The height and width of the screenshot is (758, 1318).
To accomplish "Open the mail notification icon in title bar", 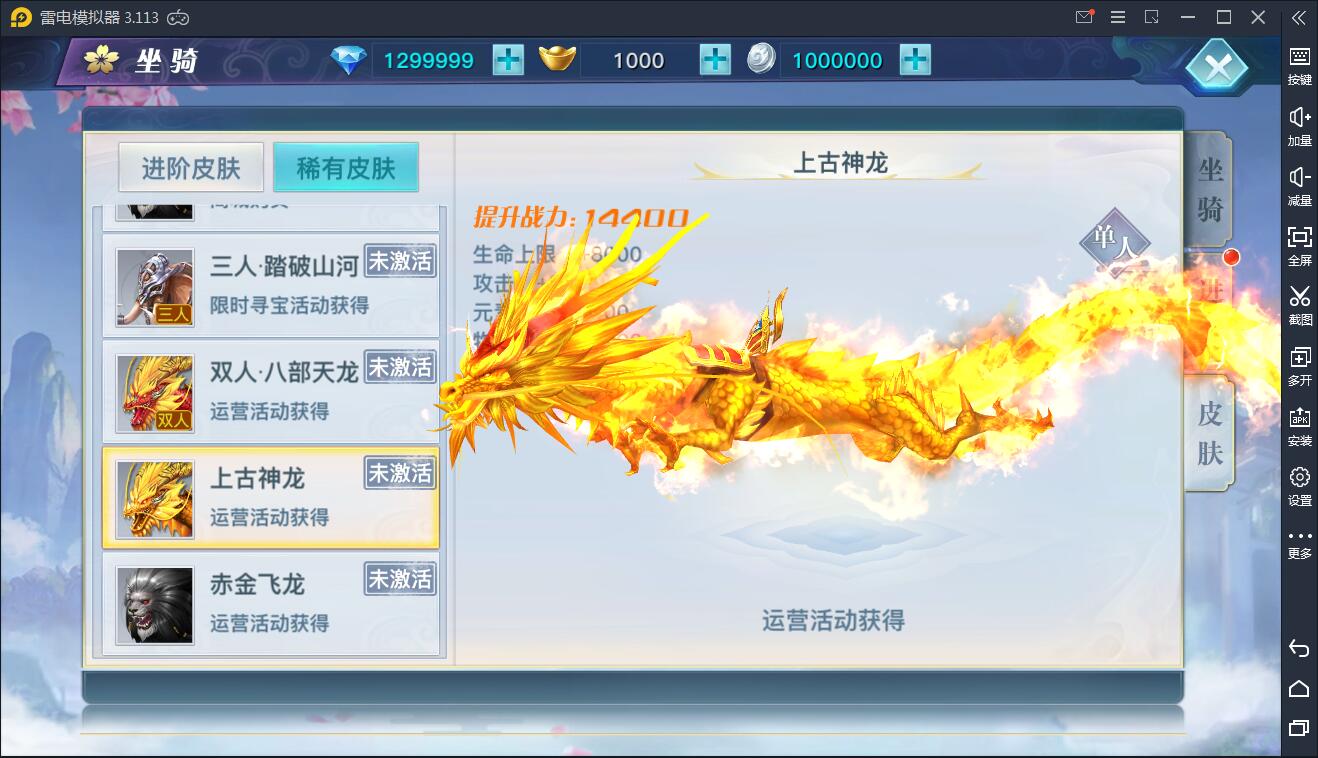I will coord(1083,17).
